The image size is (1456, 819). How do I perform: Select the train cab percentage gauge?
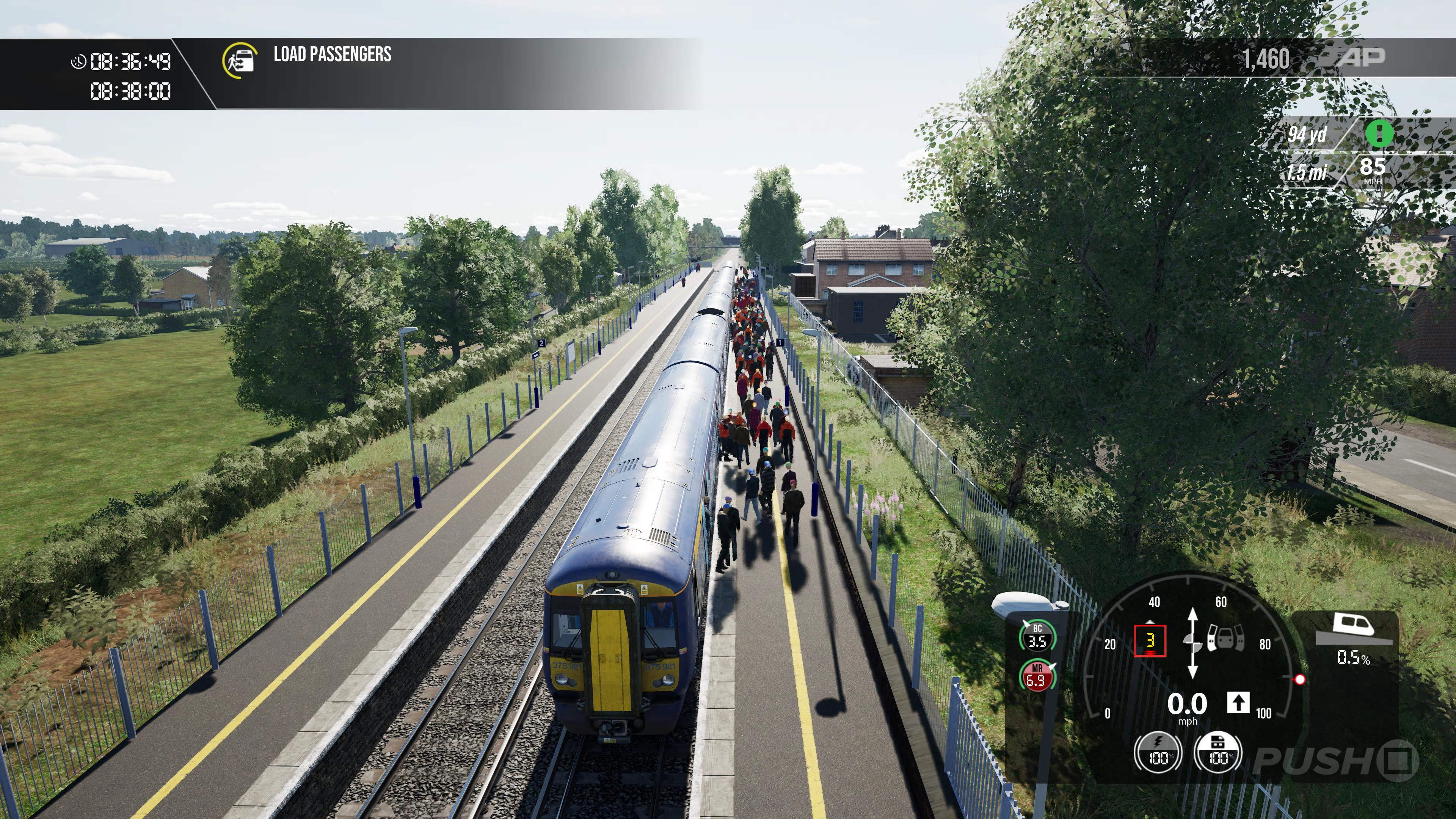point(1218,752)
